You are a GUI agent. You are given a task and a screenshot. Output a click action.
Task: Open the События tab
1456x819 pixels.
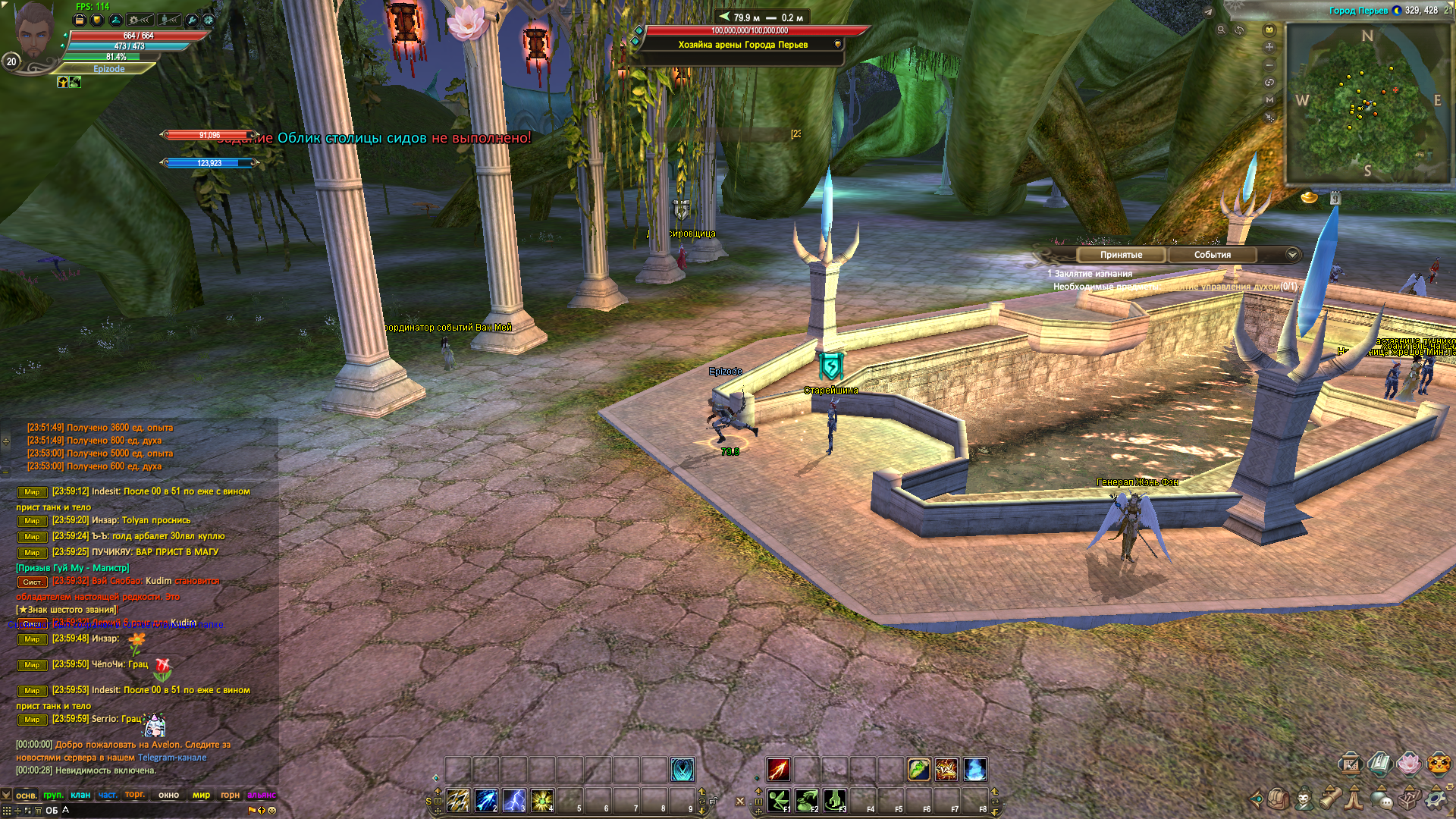1212,255
